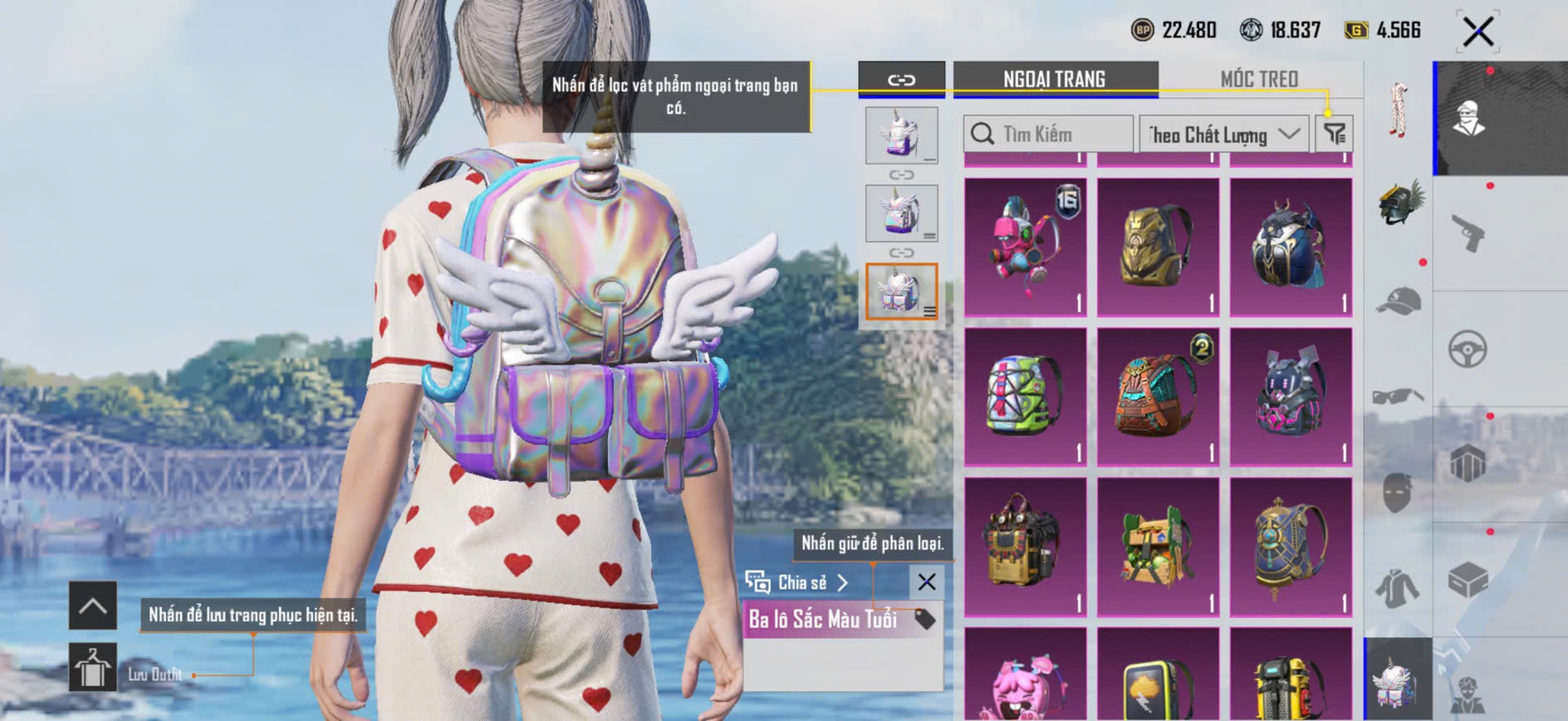This screenshot has width=1568, height=721.
Task: Pick the green and white striped backpack
Action: (x=1025, y=396)
